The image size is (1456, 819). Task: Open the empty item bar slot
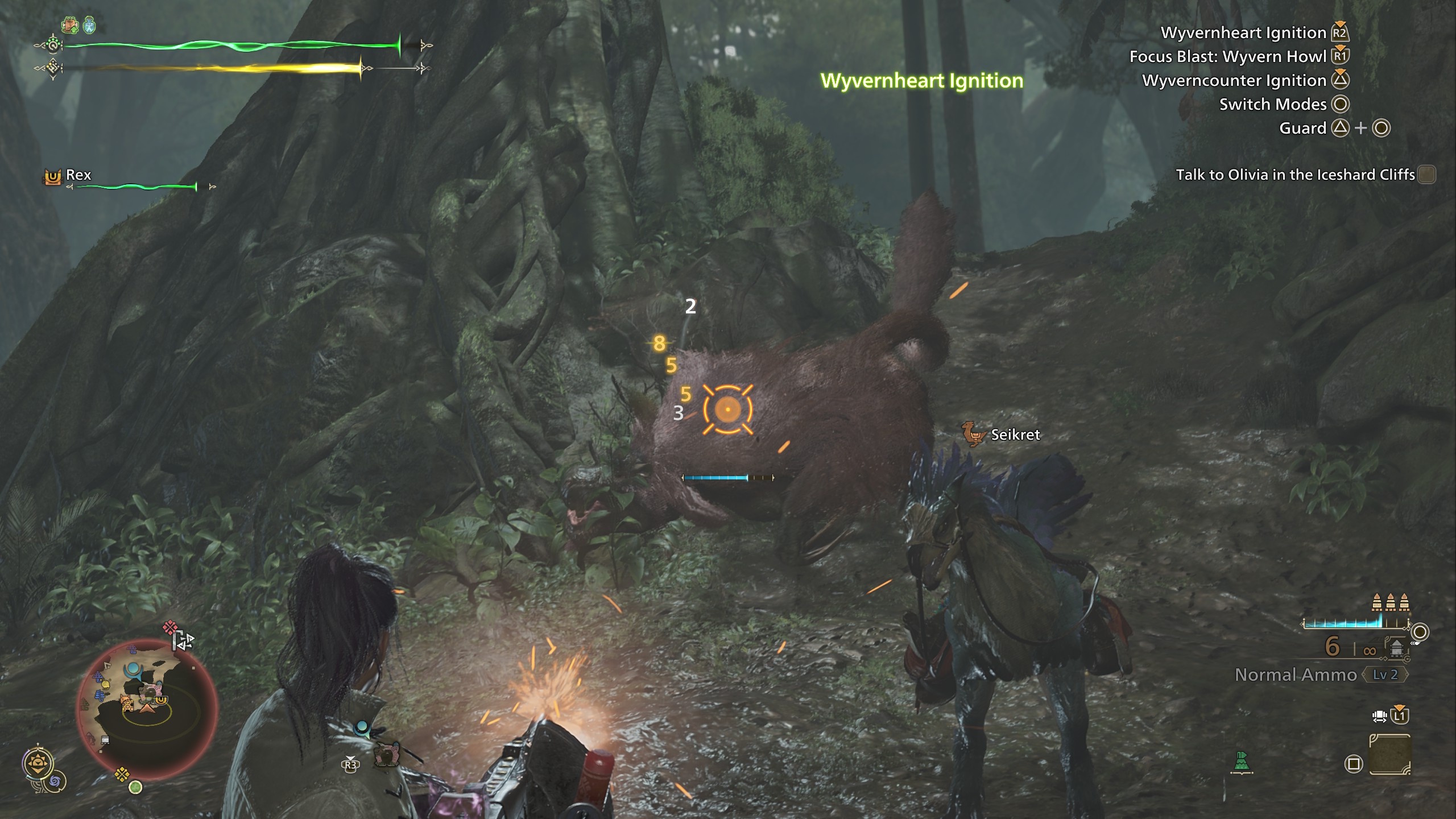(x=1389, y=755)
